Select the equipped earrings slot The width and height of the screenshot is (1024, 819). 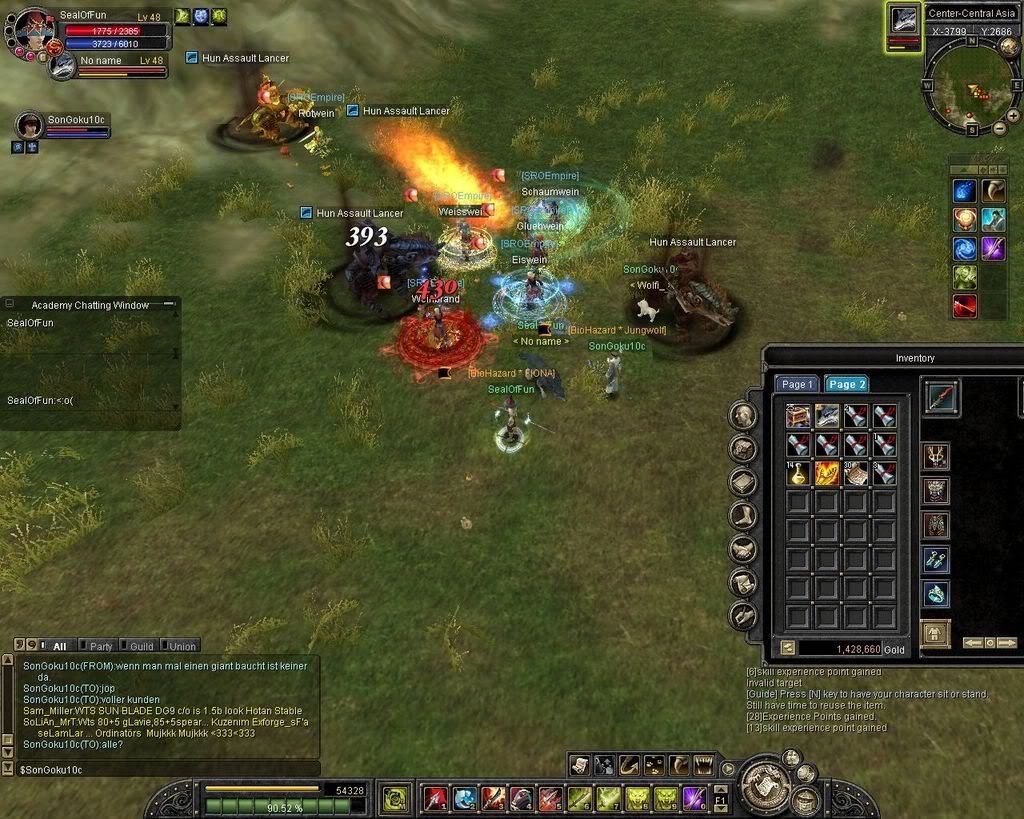coord(935,560)
